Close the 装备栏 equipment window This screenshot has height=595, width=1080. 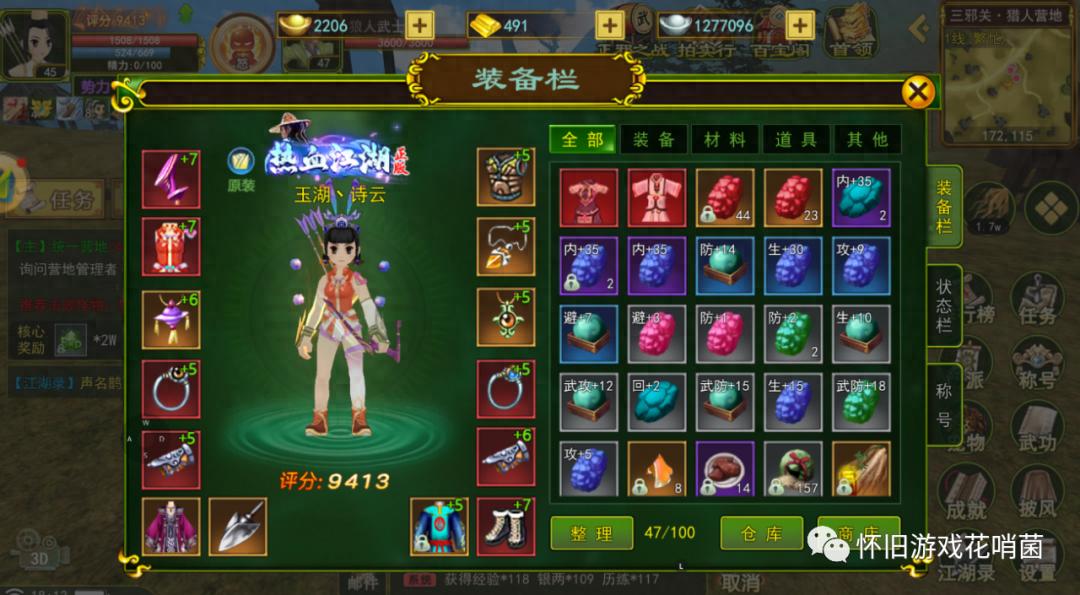917,93
